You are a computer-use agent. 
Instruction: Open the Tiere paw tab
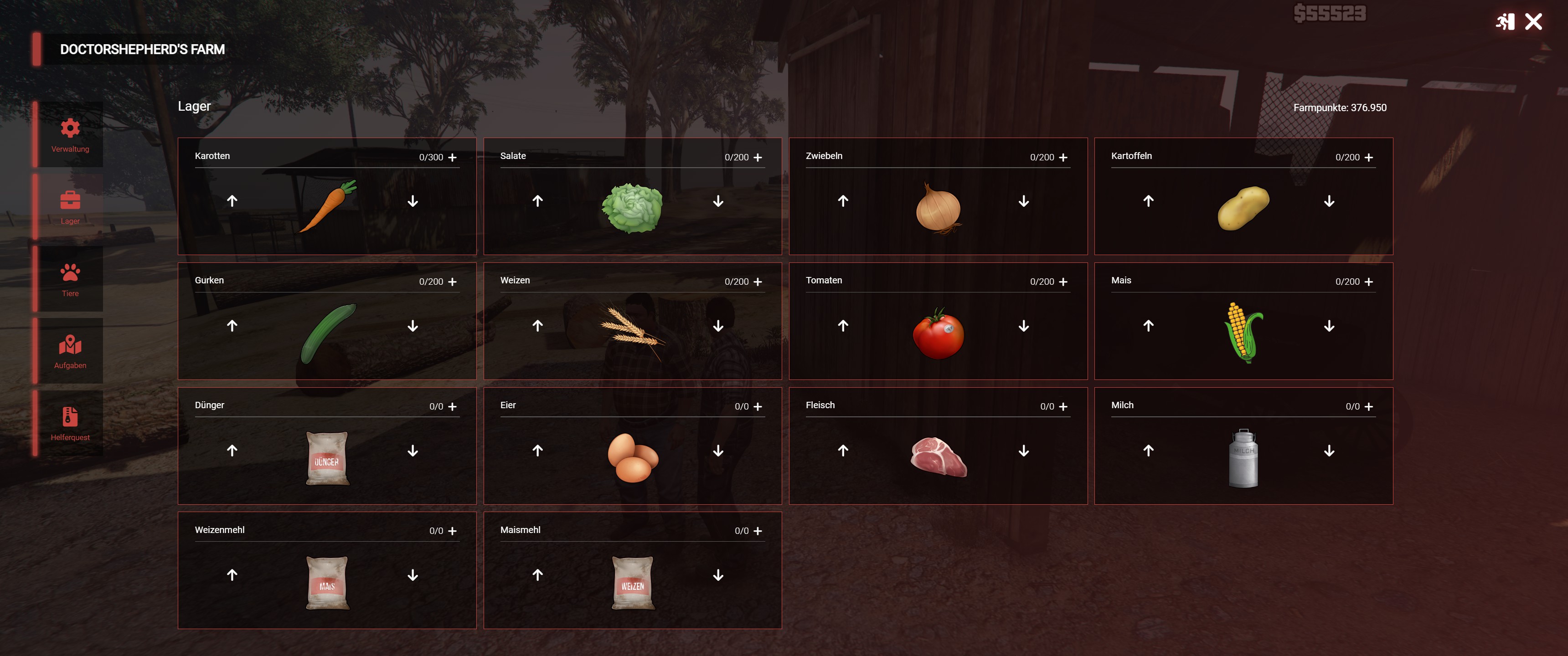(x=70, y=279)
